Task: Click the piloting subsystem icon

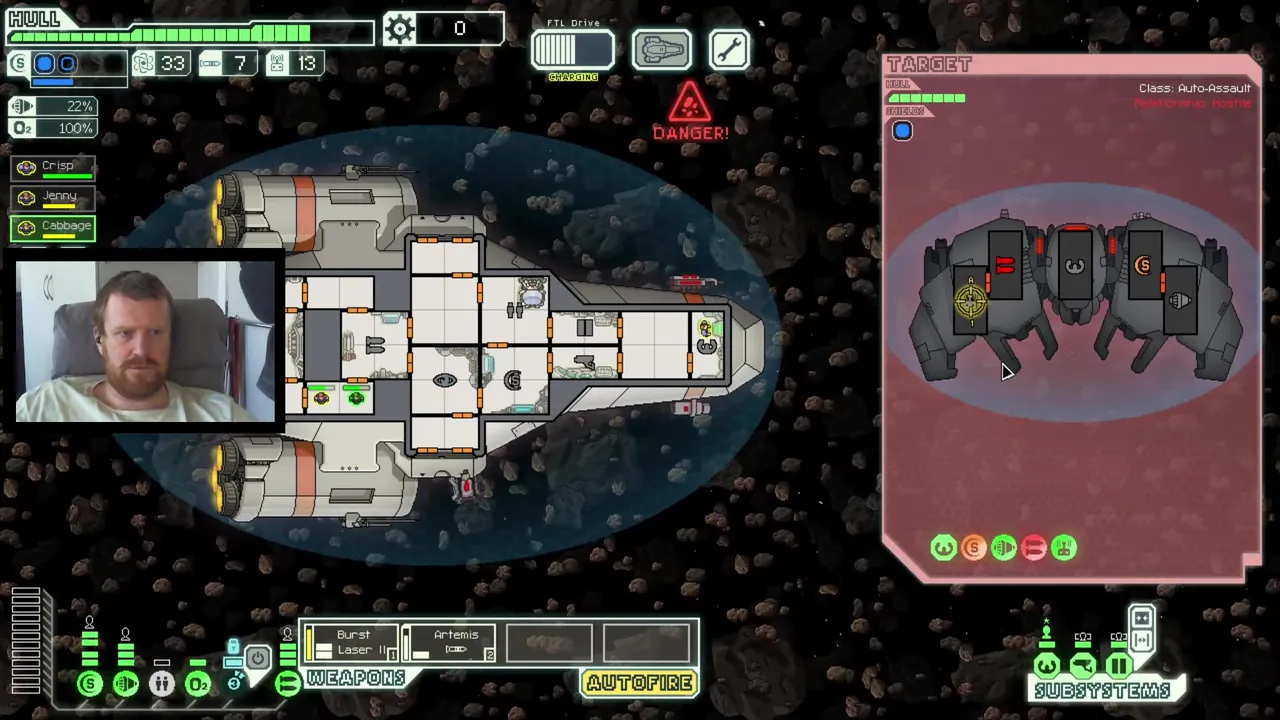Action: pos(1047,666)
